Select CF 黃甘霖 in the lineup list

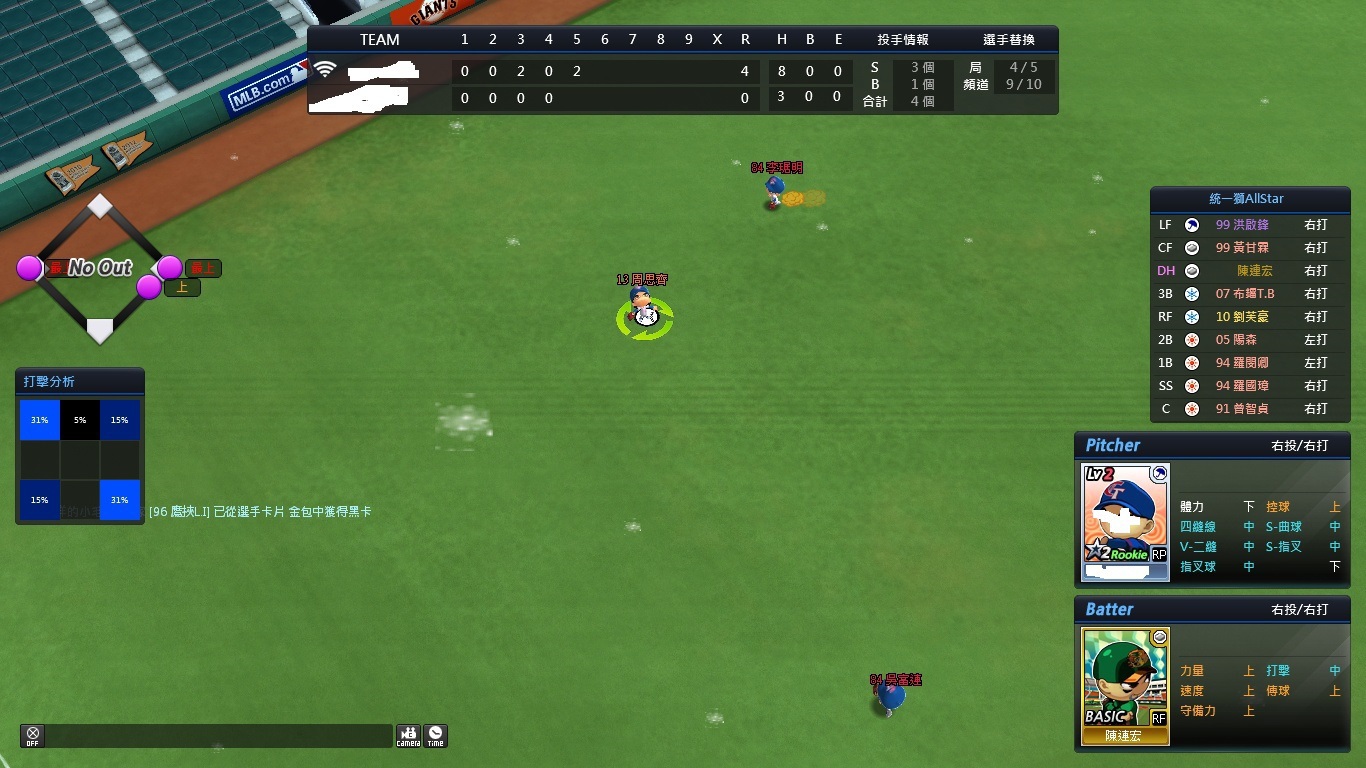coord(1250,248)
